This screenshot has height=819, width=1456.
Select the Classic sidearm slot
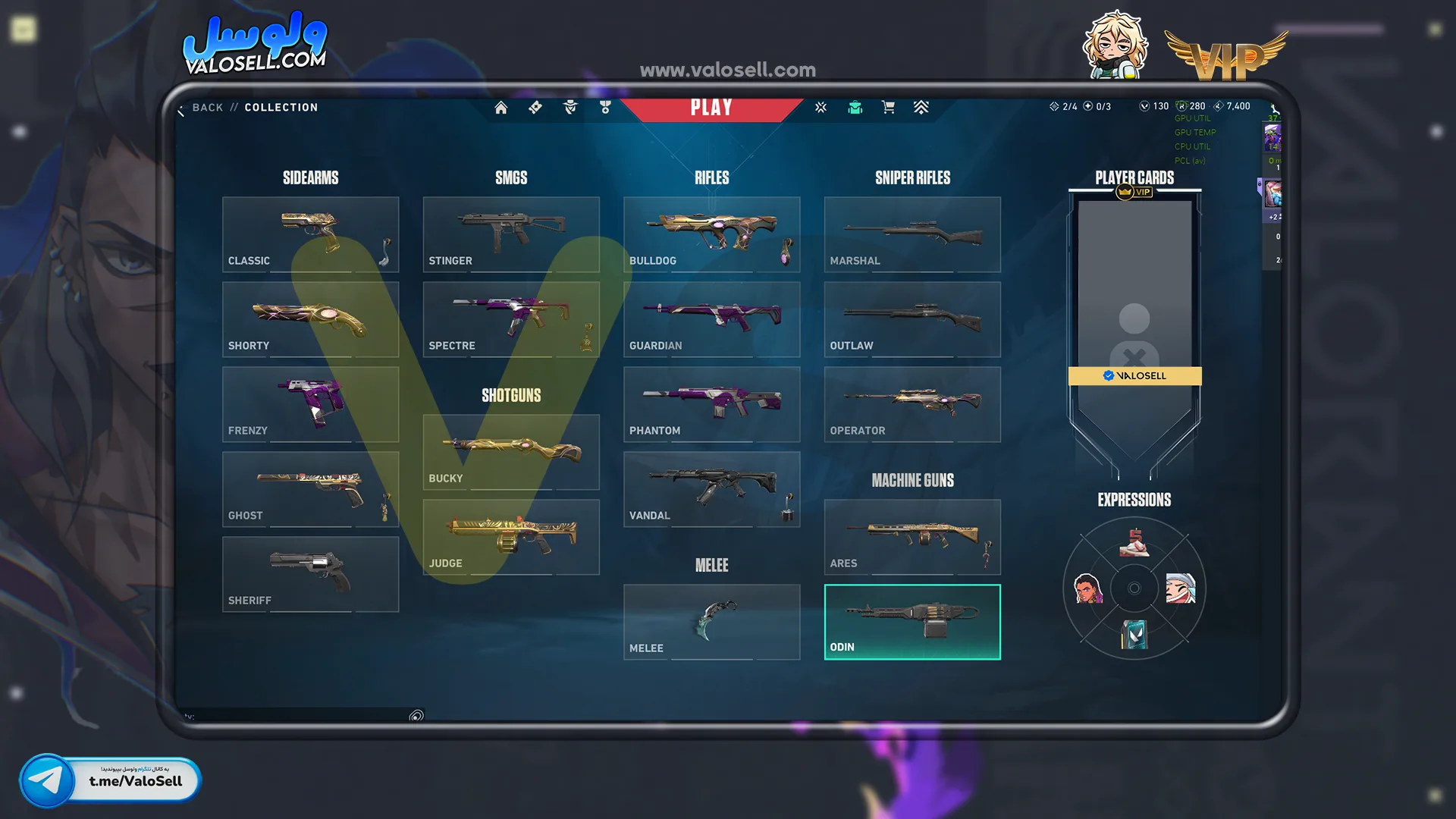pos(310,234)
